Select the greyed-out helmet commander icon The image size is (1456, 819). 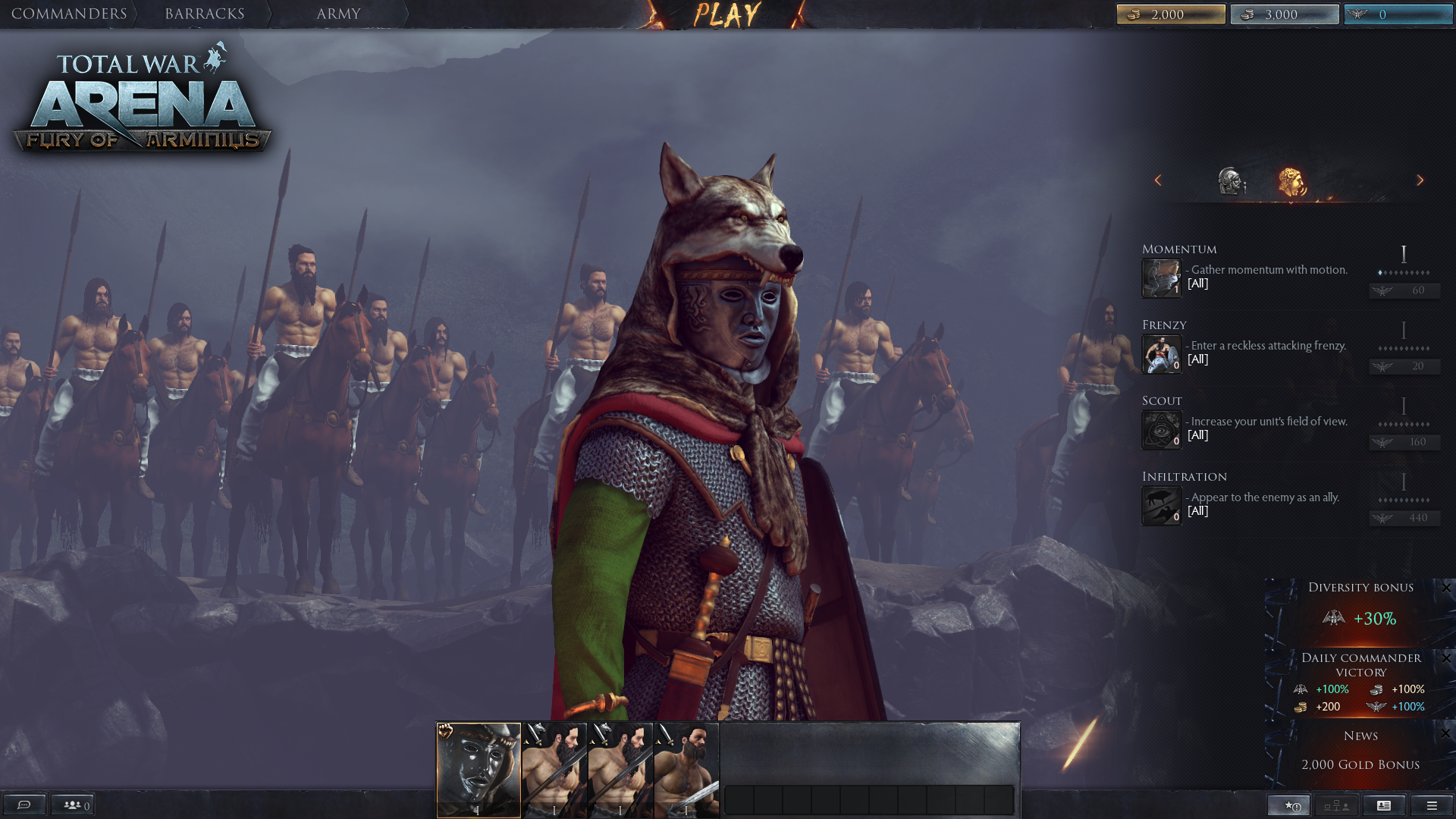pyautogui.click(x=1230, y=180)
